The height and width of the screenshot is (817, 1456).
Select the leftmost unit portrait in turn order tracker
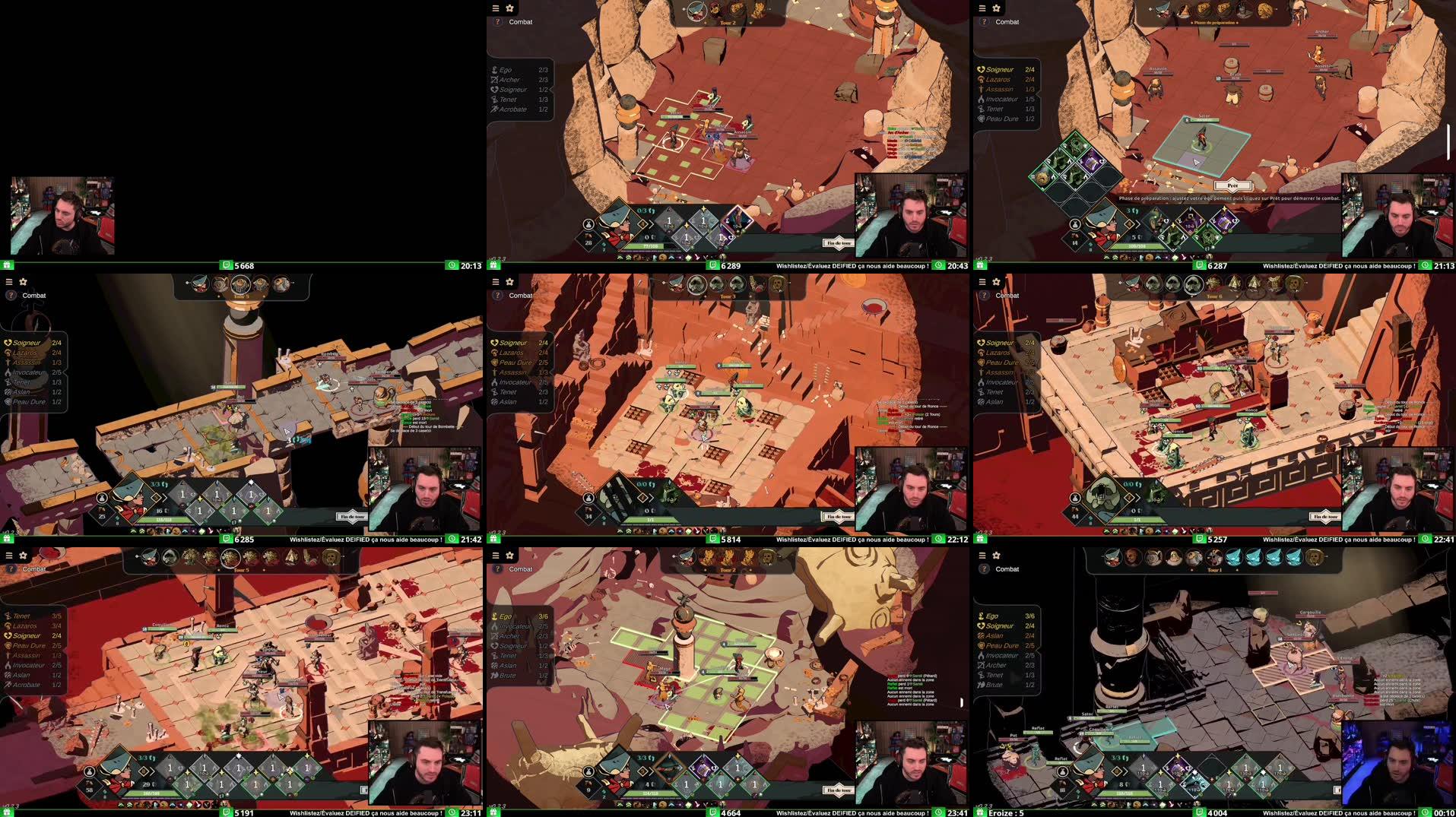coord(696,11)
